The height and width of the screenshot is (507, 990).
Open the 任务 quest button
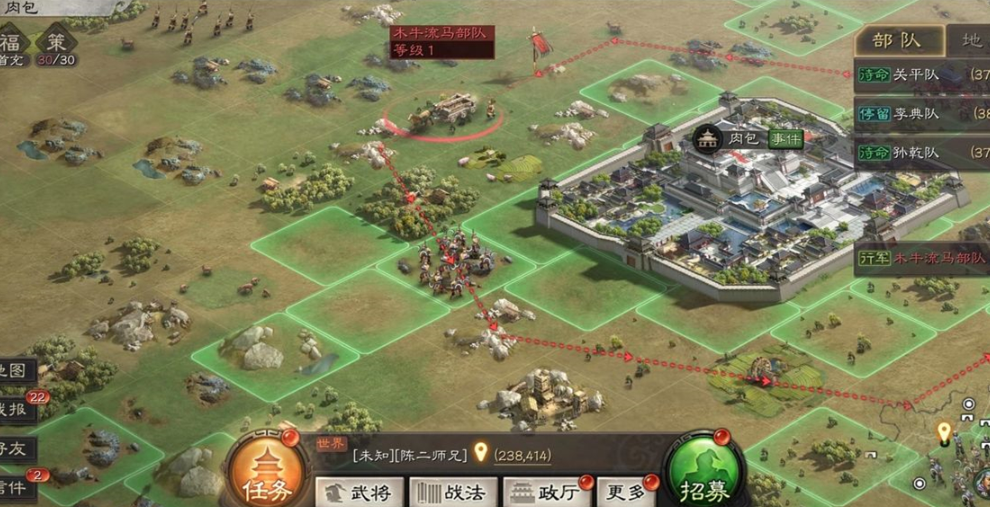264,472
